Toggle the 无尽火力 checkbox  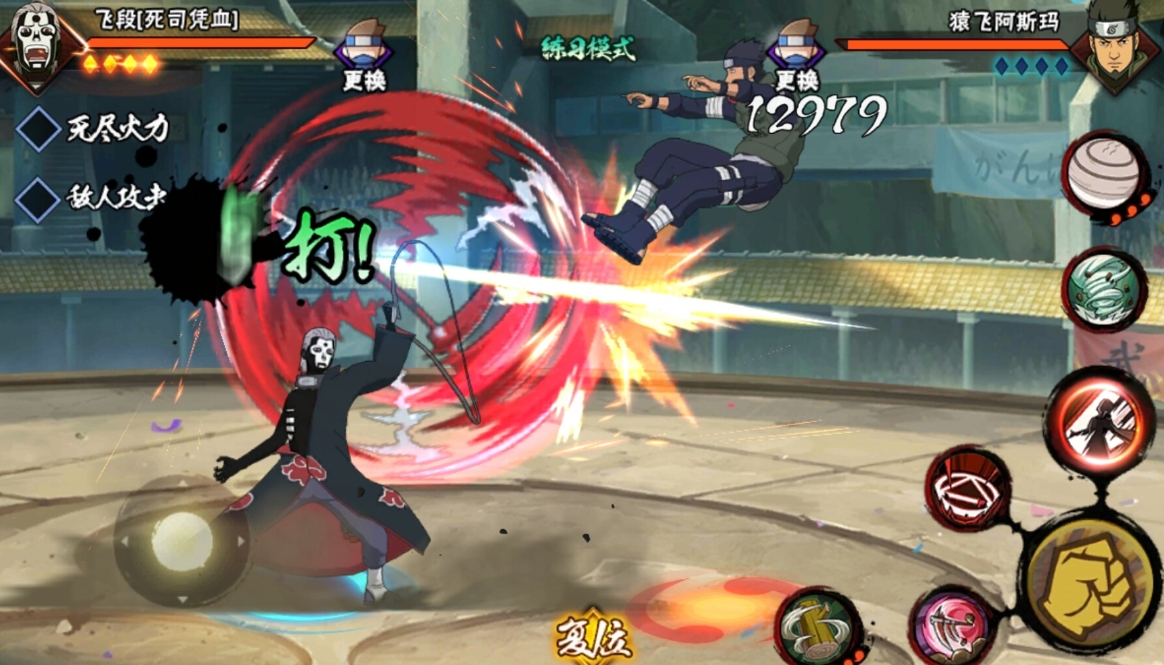click(39, 130)
